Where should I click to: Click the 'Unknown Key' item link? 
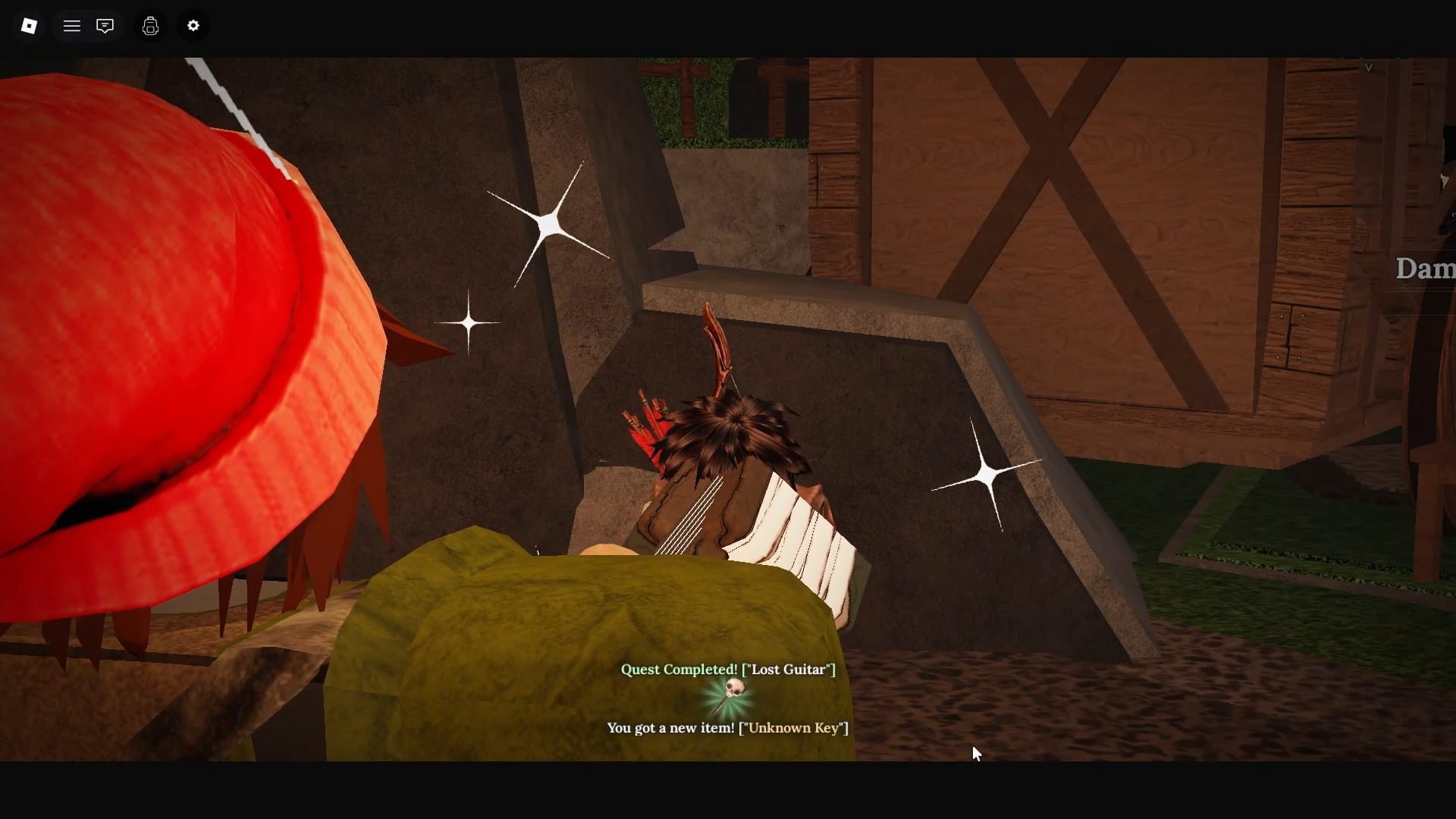click(x=793, y=727)
